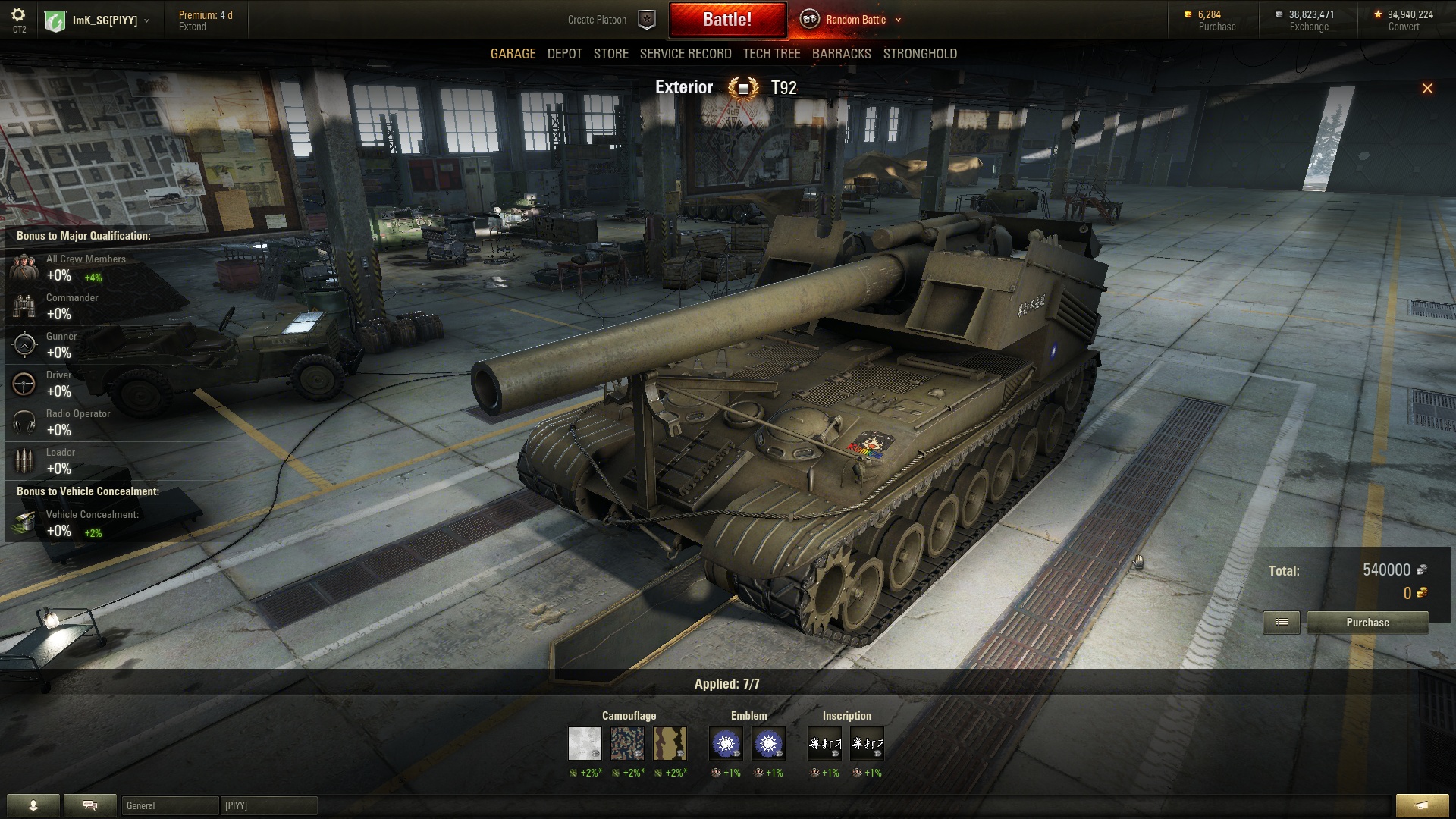Start the fight with the Battle! button
This screenshot has width=1456, height=819.
(727, 20)
